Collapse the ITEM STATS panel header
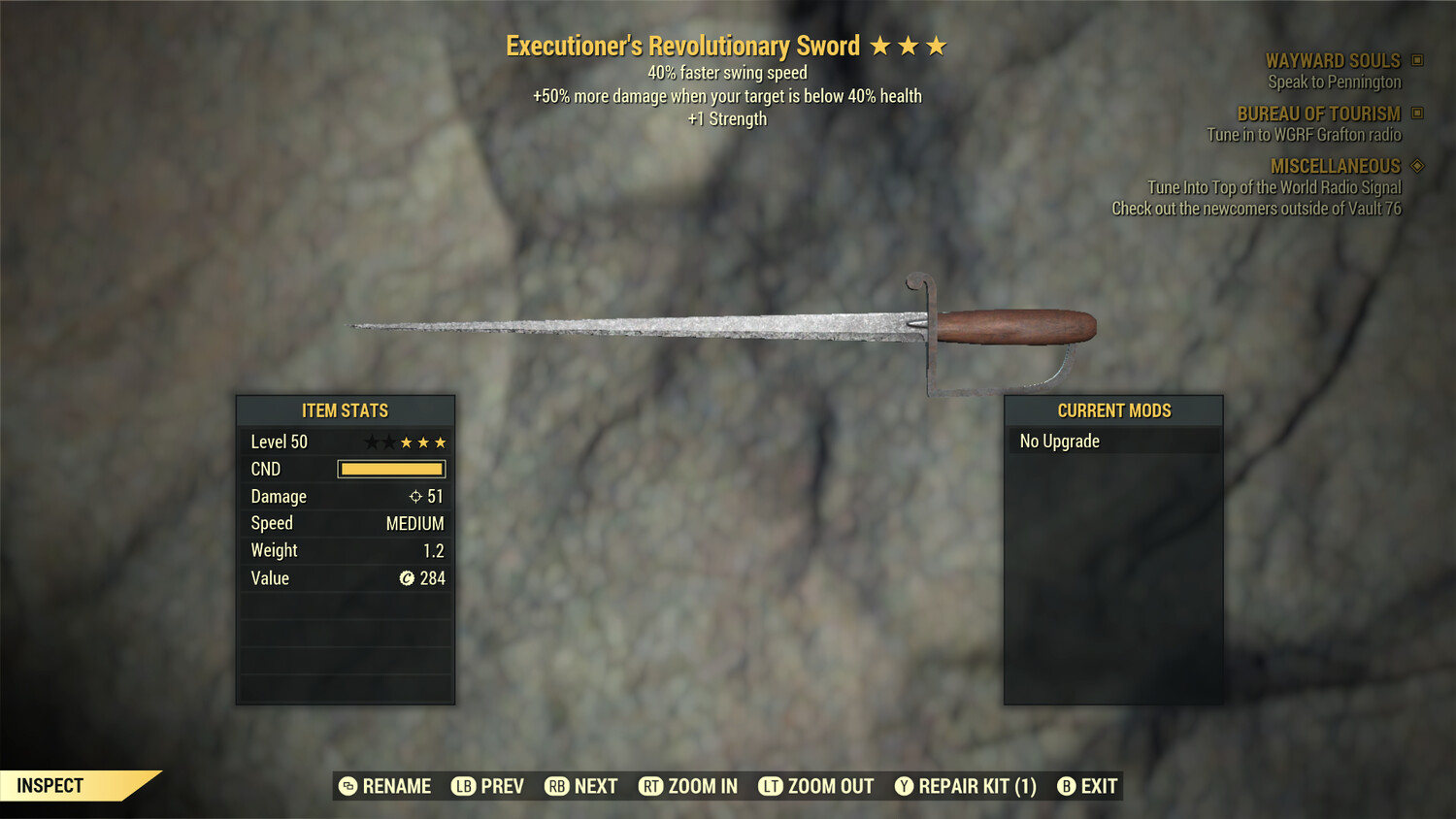This screenshot has width=1456, height=819. click(x=345, y=410)
